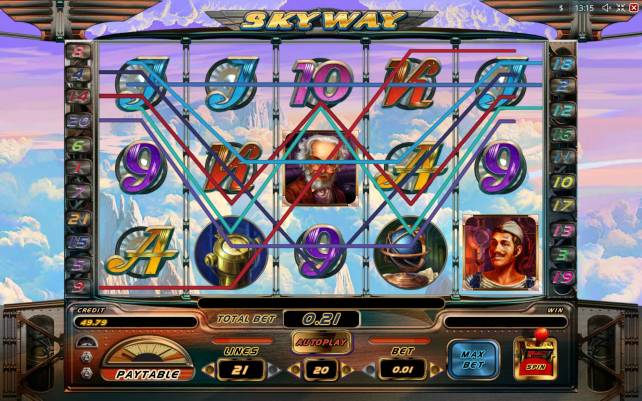
Task: Select payline 8 indicator
Action: pyautogui.click(x=79, y=51)
